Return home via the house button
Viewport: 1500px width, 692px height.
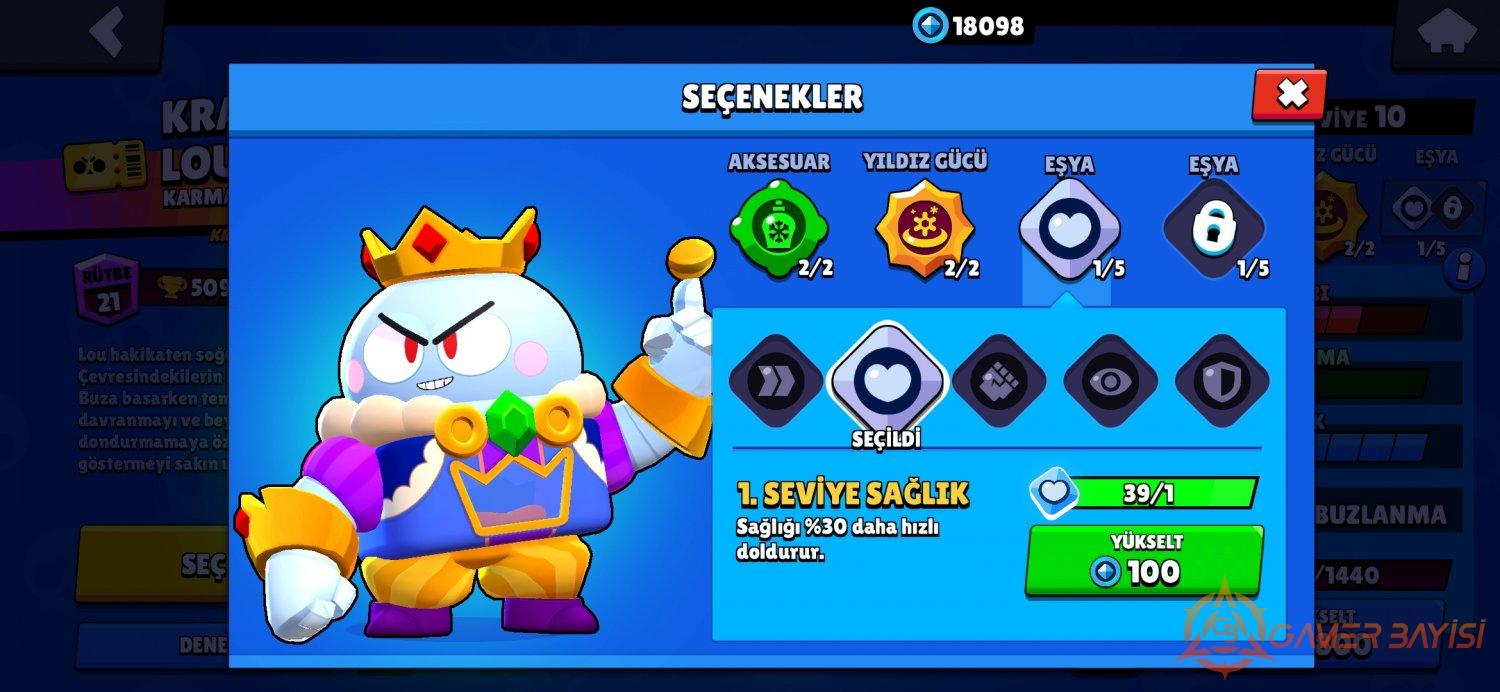[1443, 32]
